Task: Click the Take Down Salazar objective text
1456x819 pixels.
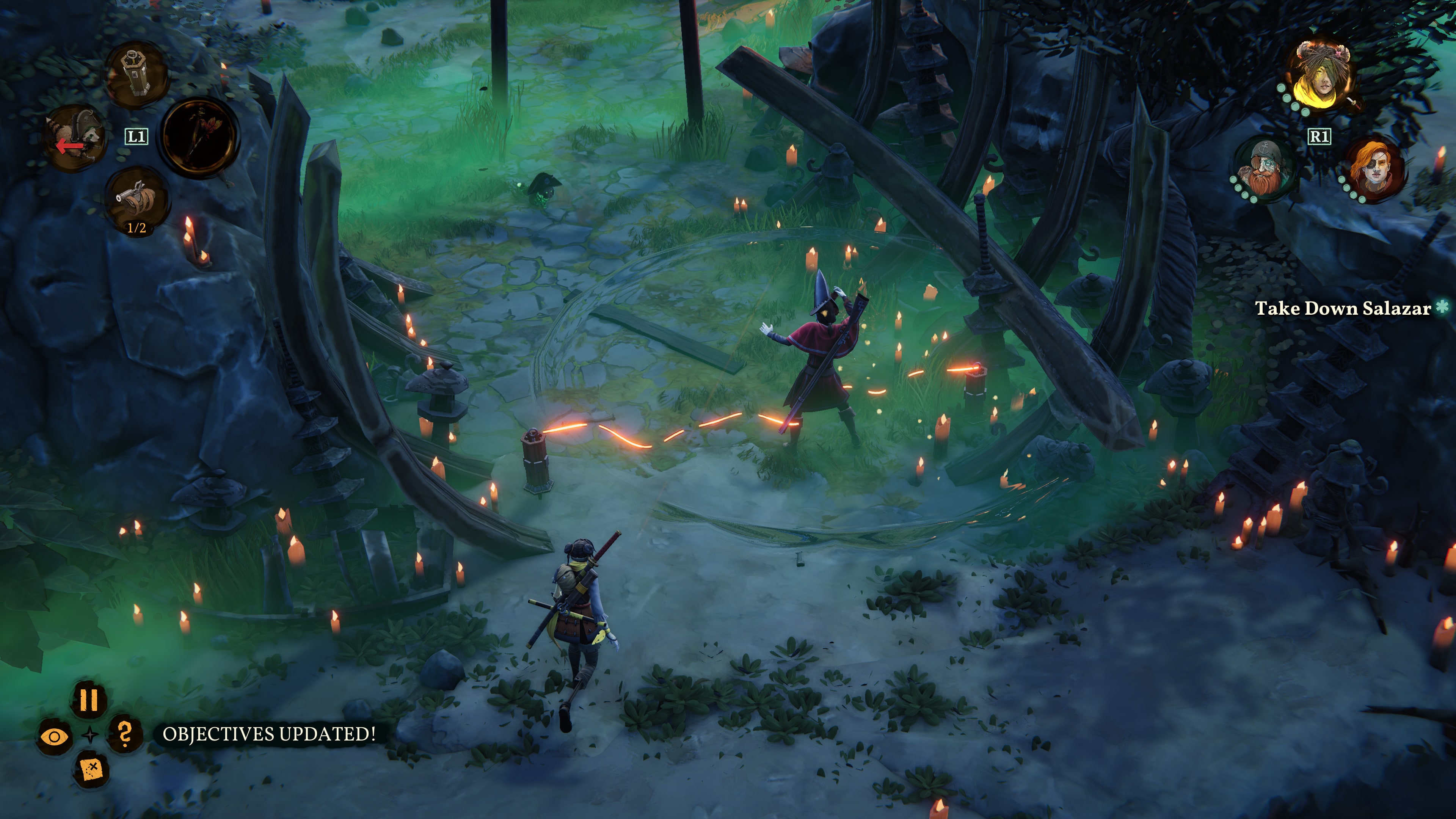Action: 1333,309
